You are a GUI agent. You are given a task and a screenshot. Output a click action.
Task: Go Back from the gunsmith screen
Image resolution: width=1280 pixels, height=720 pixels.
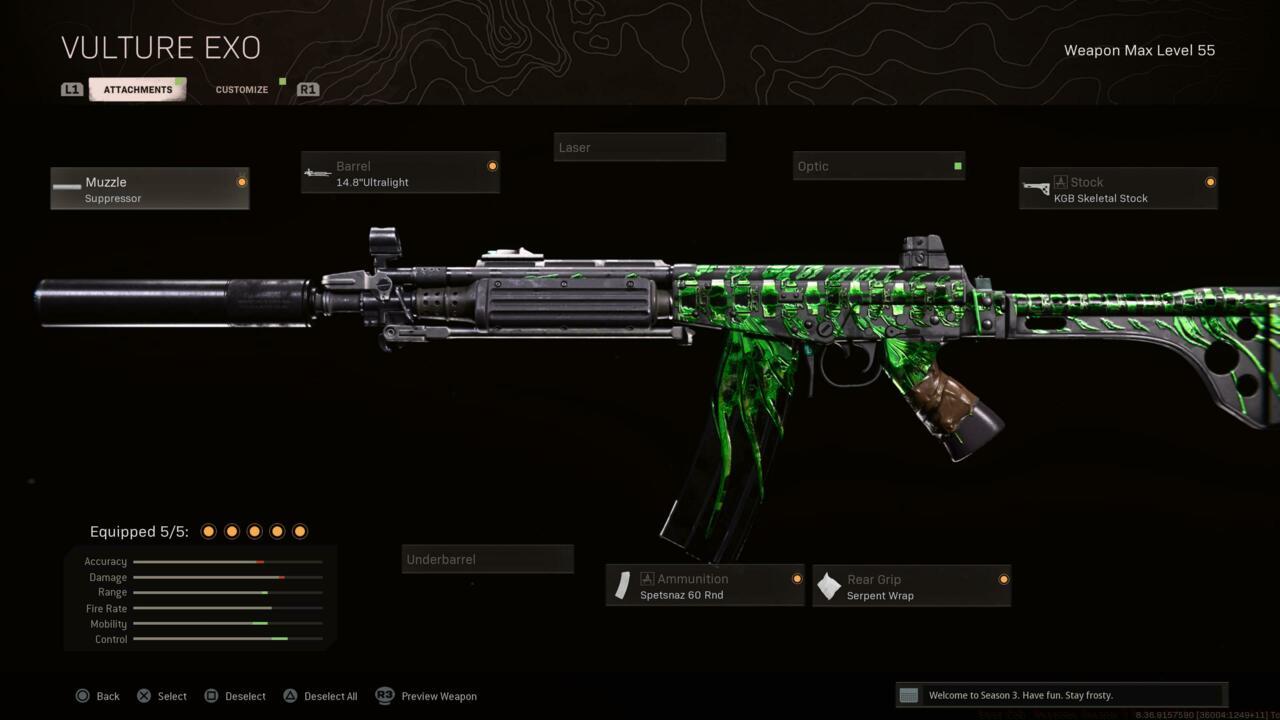[98, 696]
